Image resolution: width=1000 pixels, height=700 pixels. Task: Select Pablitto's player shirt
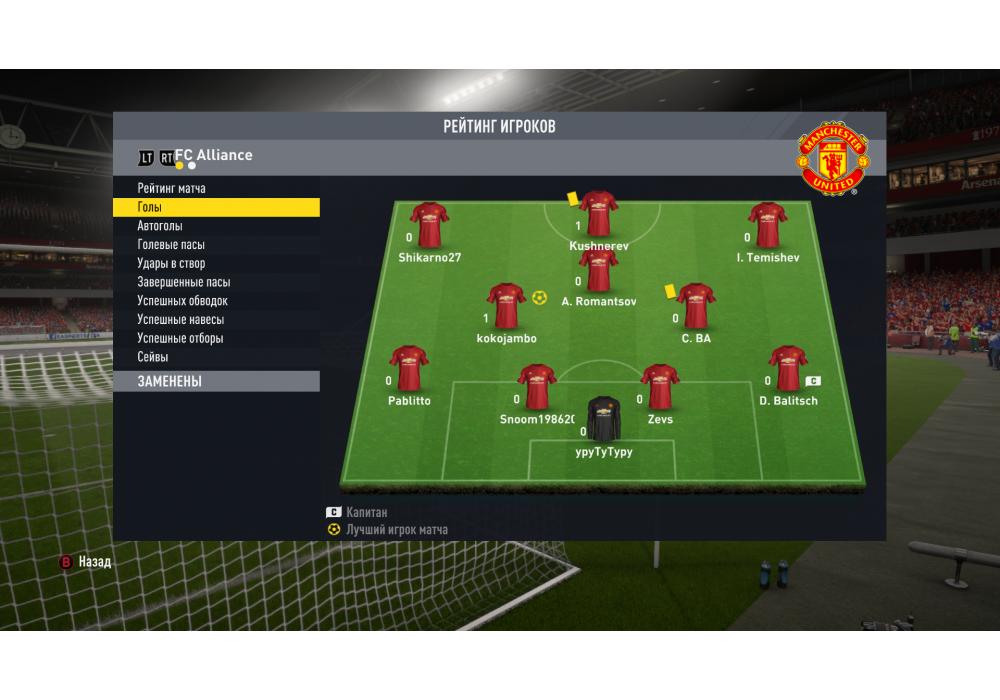pos(409,369)
